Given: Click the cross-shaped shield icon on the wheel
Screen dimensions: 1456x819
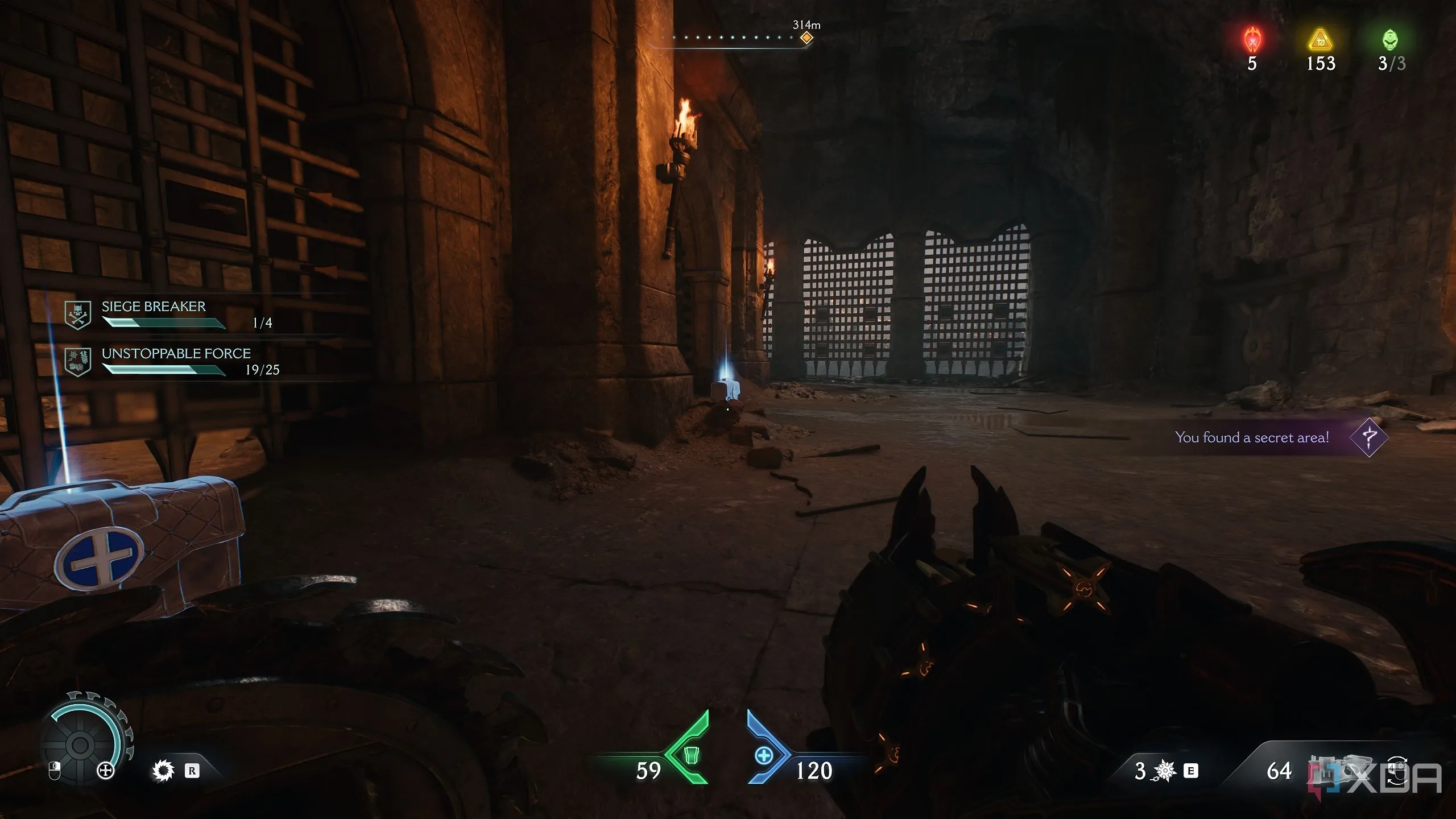Looking at the screenshot, I should [x=106, y=771].
